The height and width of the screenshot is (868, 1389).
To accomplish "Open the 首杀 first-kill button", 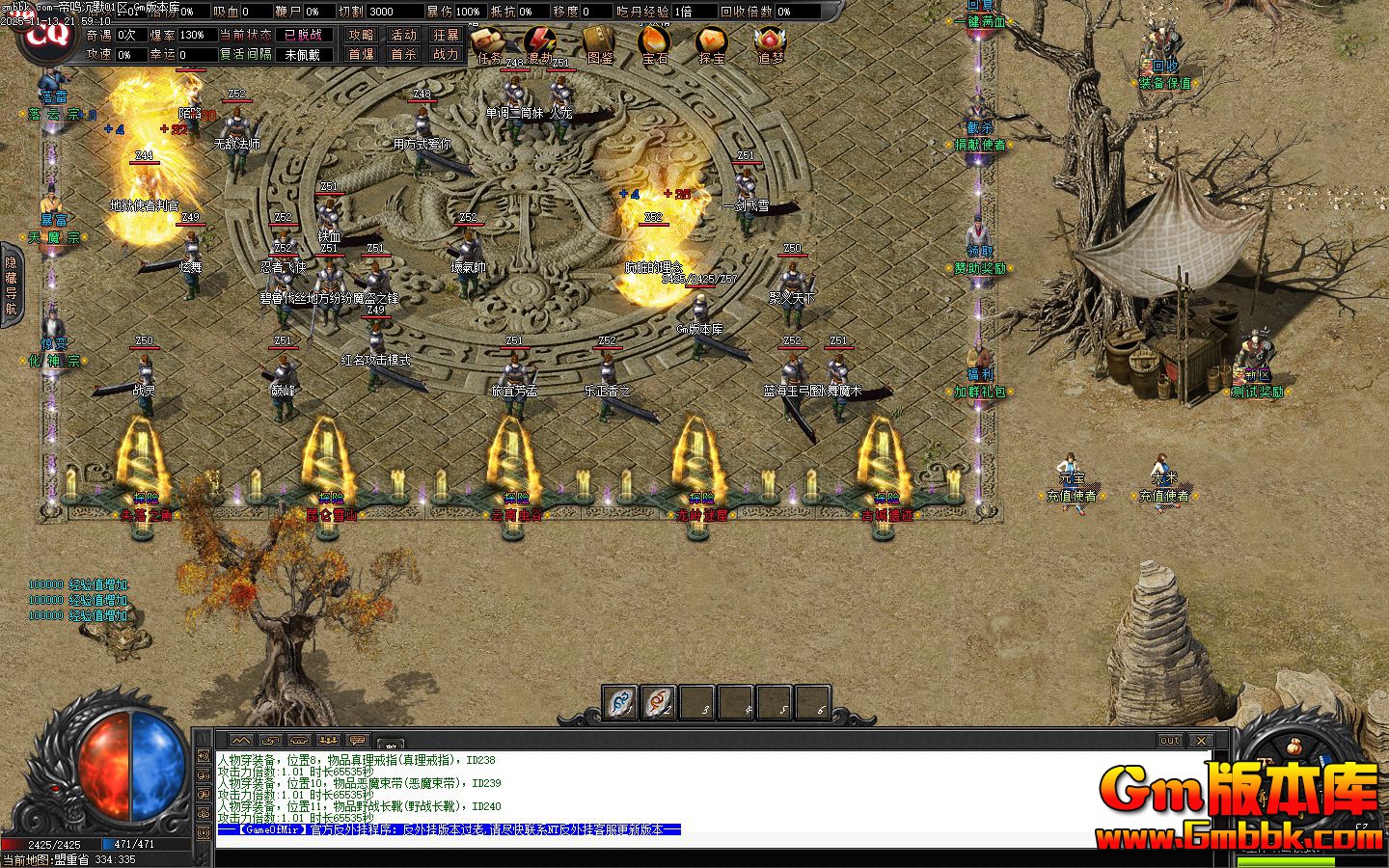I will point(403,55).
